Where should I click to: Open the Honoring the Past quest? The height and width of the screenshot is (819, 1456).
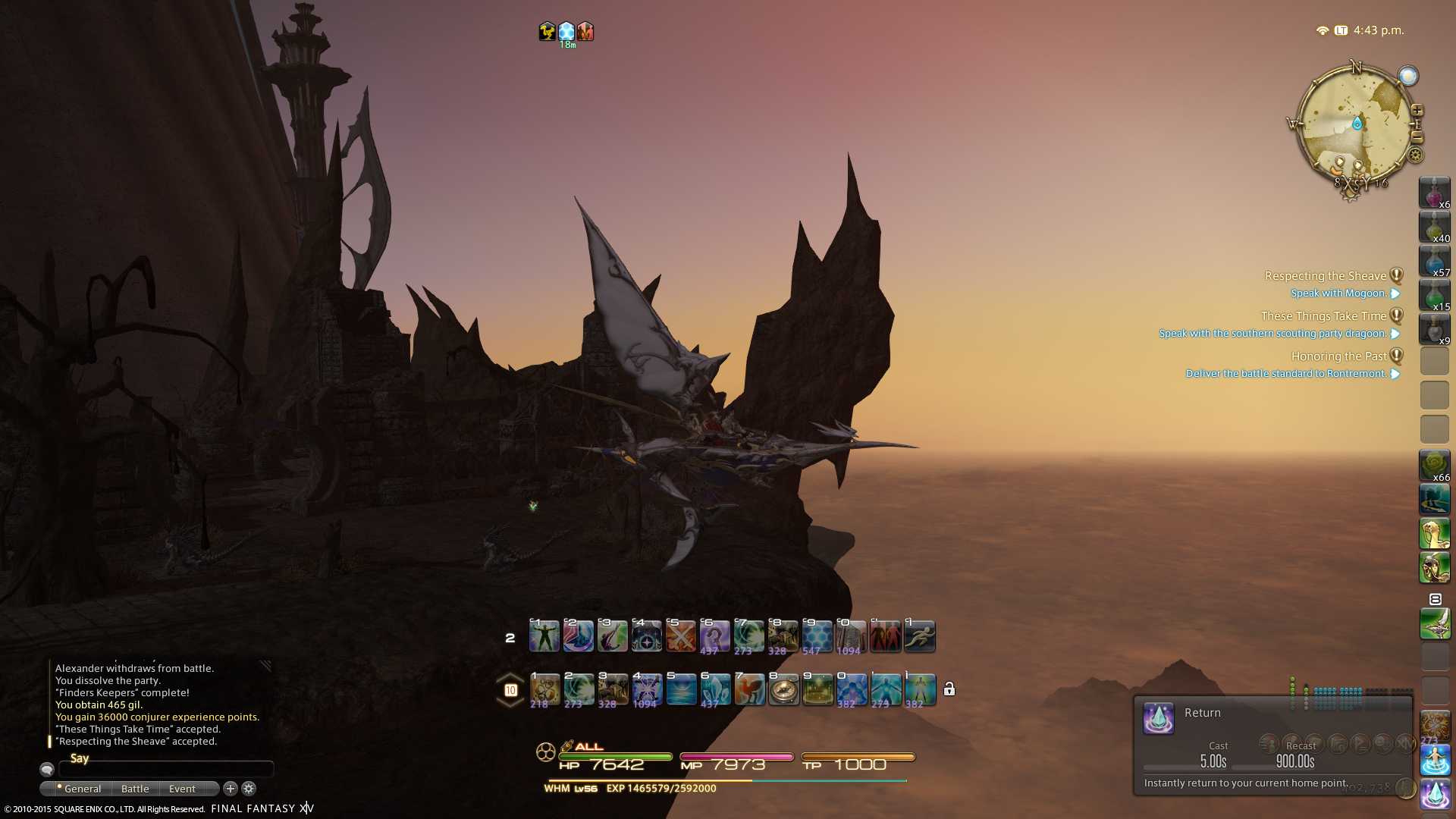coord(1338,356)
